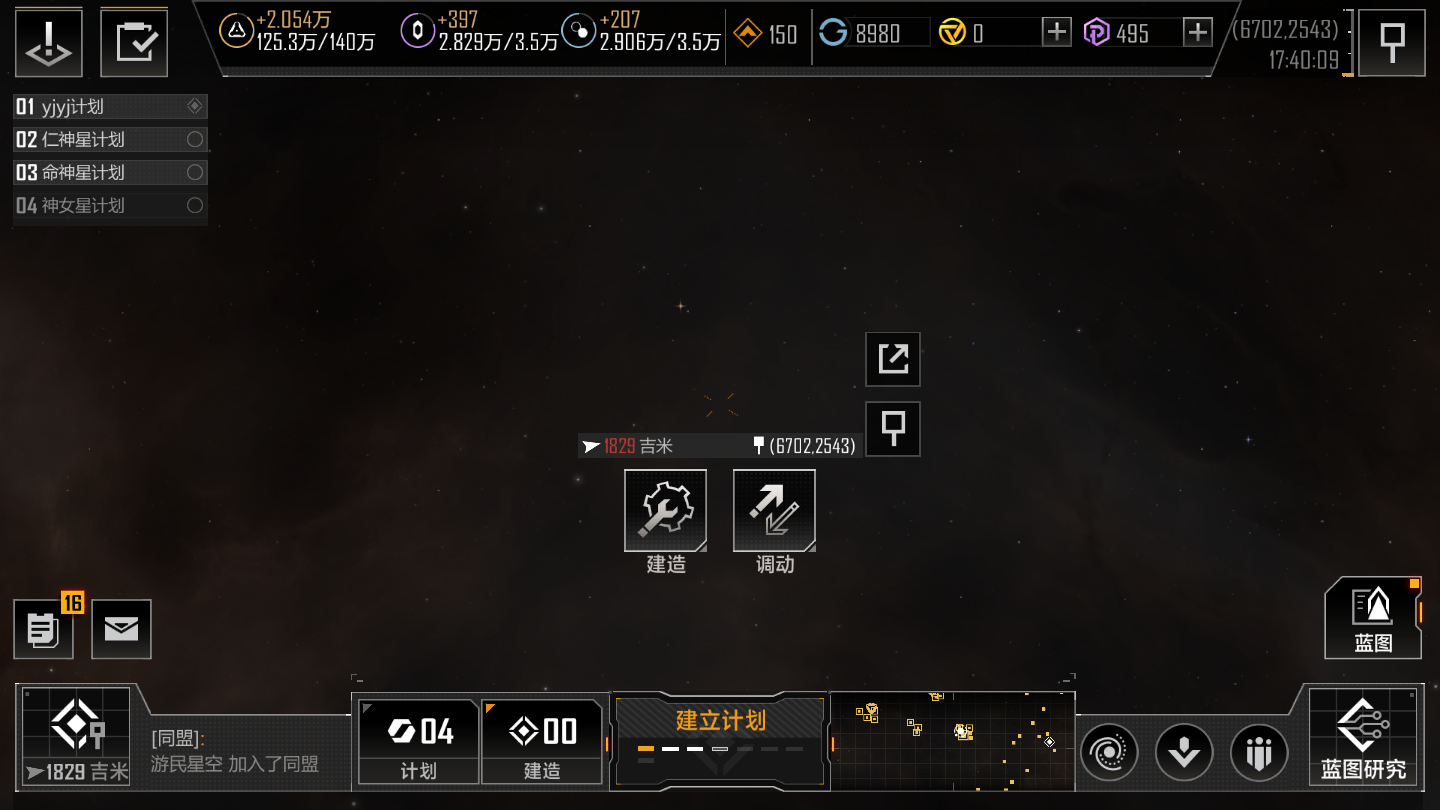The width and height of the screenshot is (1440, 810).
Task: Select the 02 仁神星计划 radio circle
Action: [x=196, y=139]
